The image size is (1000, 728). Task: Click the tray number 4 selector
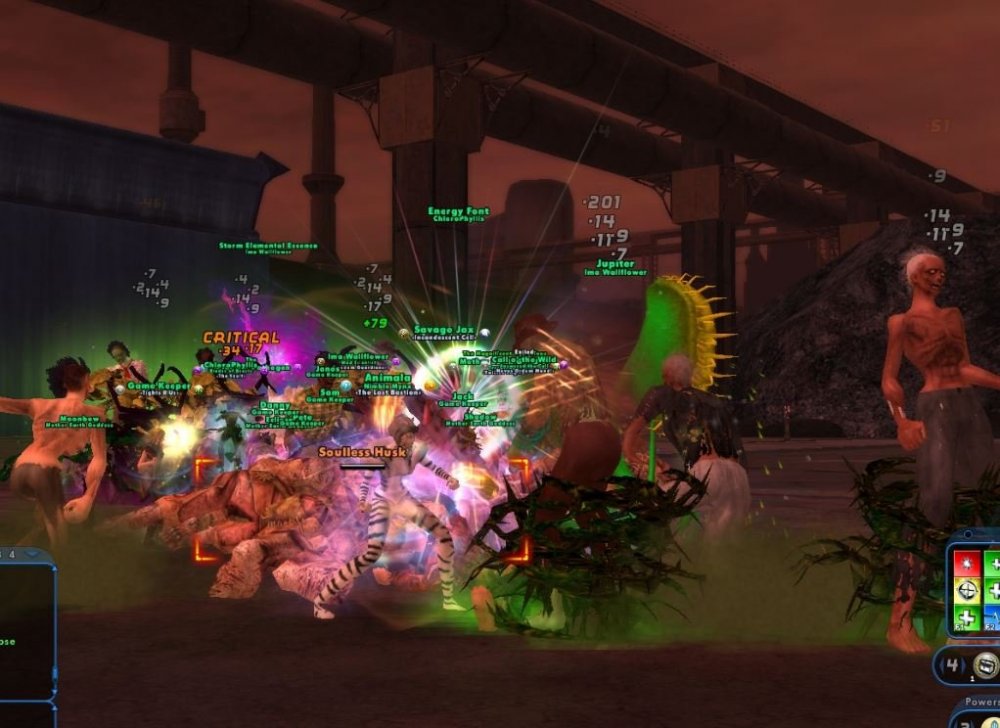[953, 664]
